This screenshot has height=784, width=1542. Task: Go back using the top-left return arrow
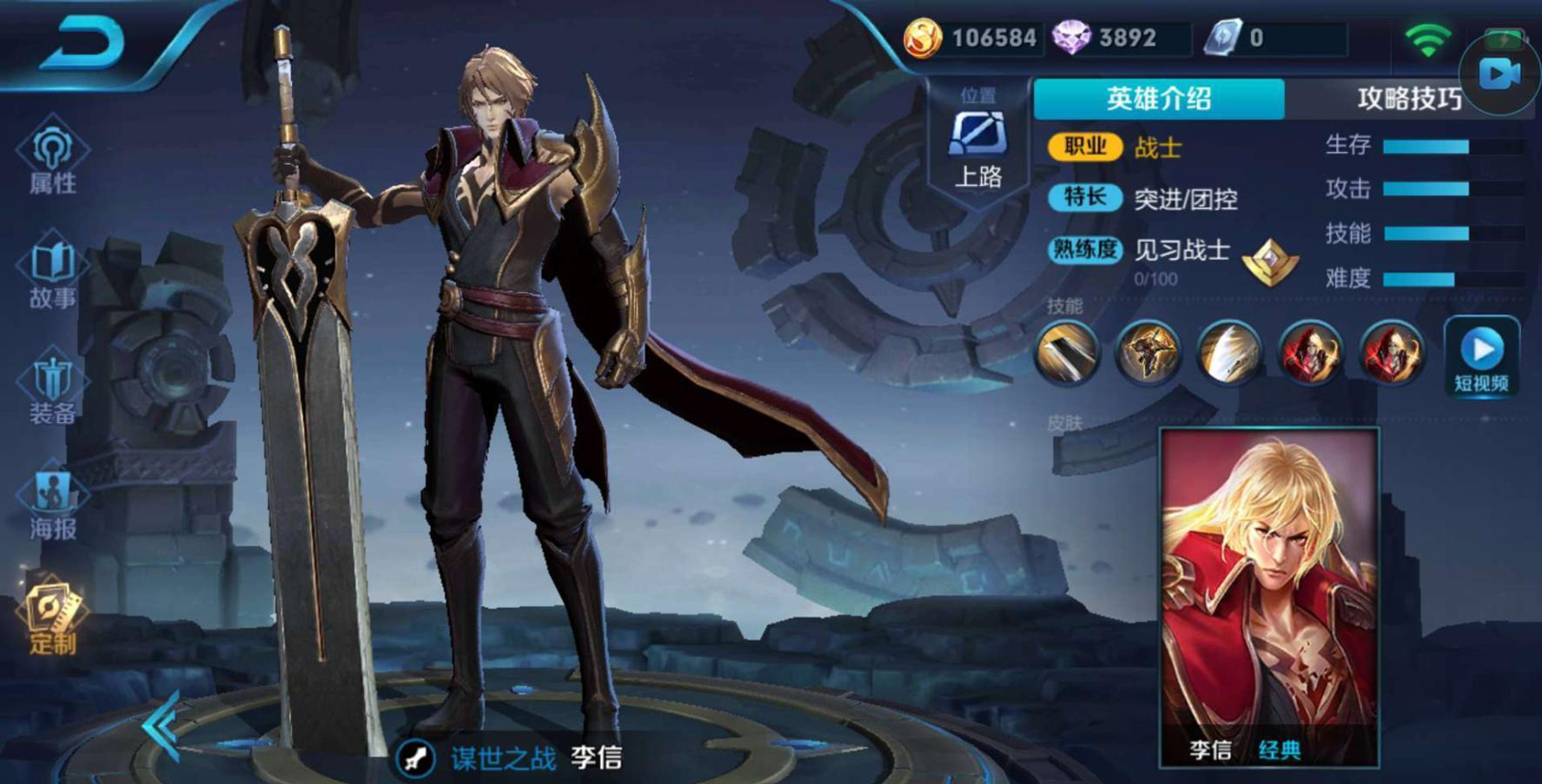[82, 43]
